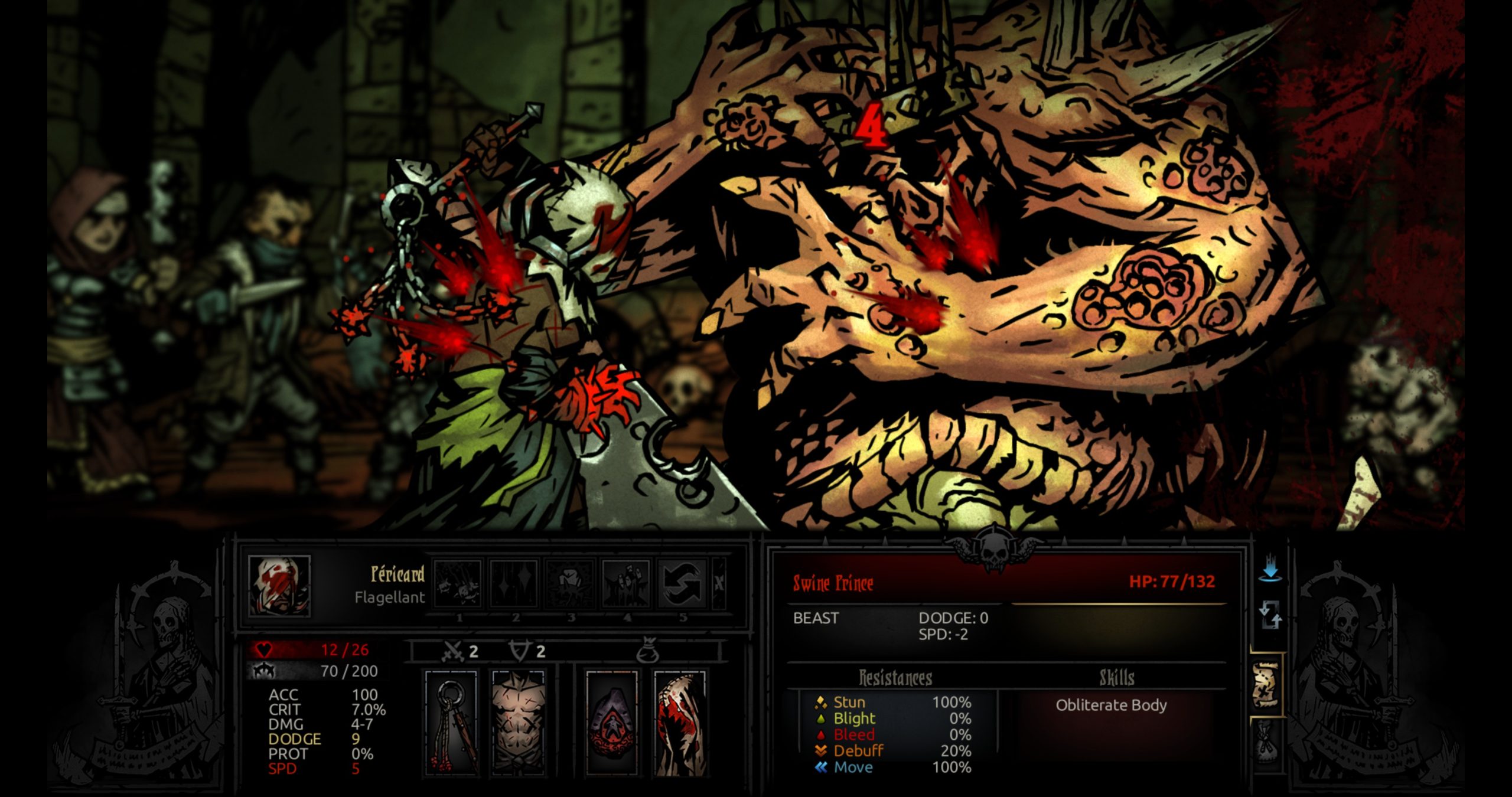This screenshot has width=1512, height=797.
Task: Inspect the flail weapon equipment slot
Action: (x=452, y=721)
